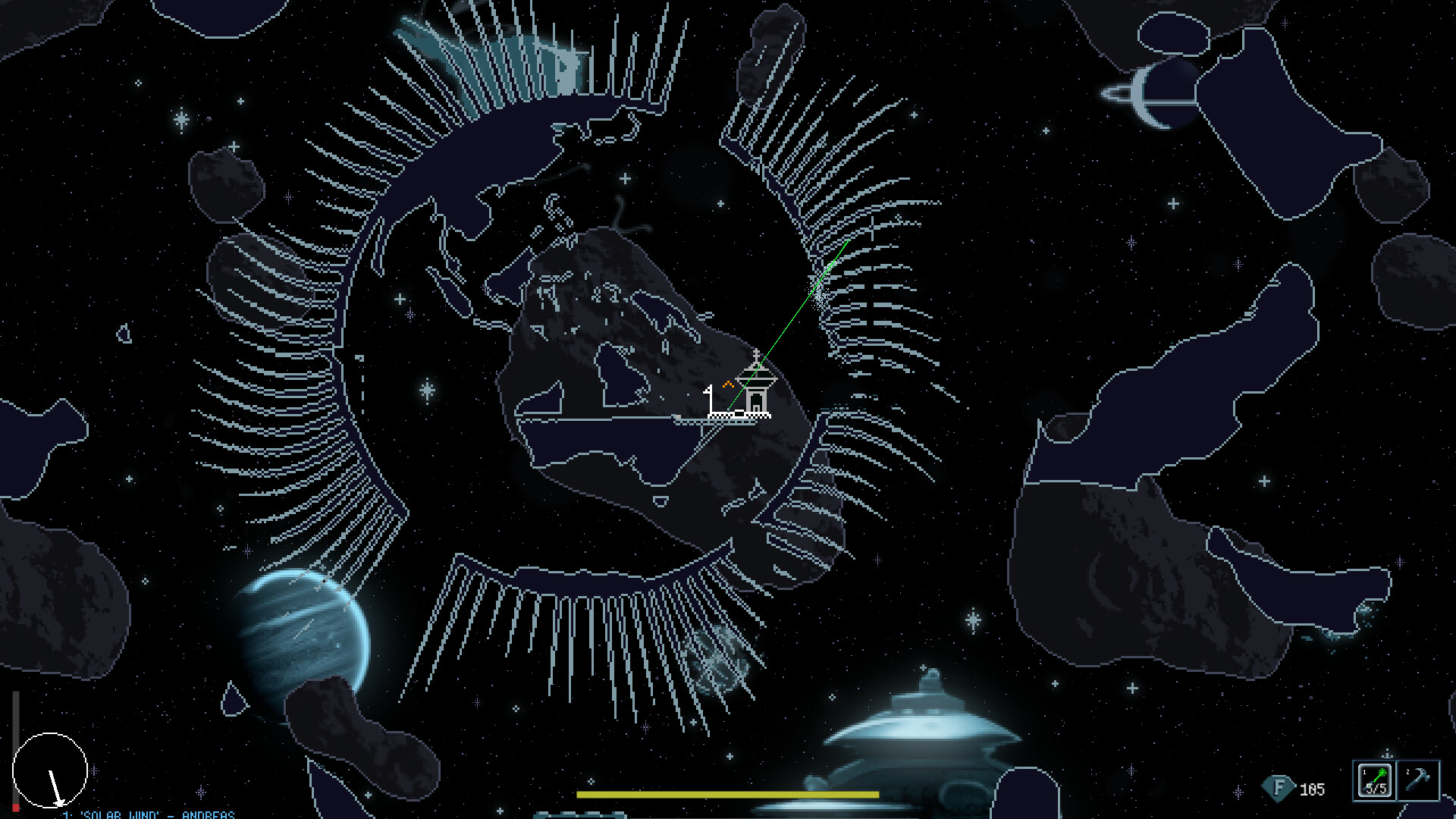1456x819 pixels.
Task: Click the arrow inside the compass circle
Action: 55,786
